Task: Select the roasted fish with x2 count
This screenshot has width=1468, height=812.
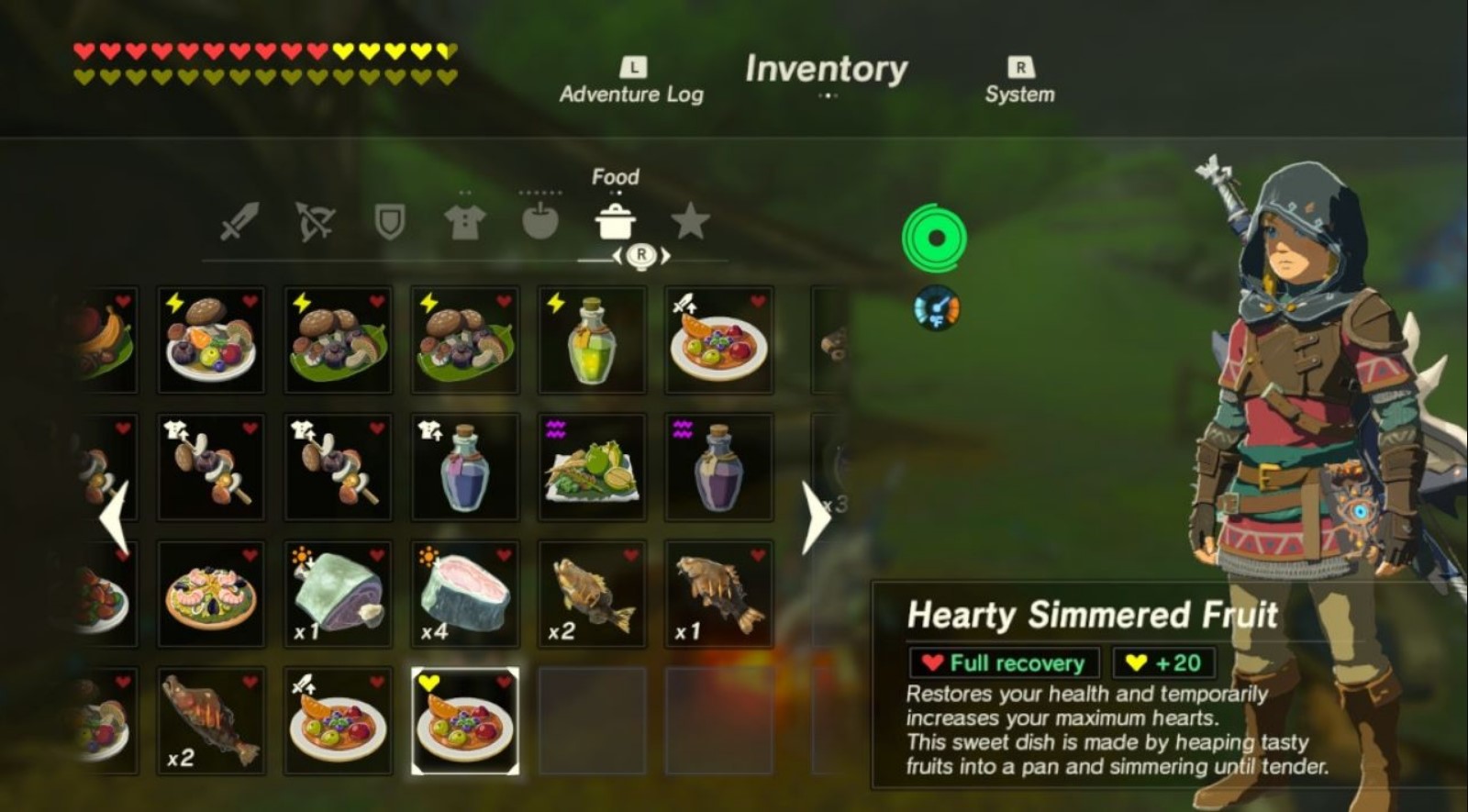Action: point(210,720)
